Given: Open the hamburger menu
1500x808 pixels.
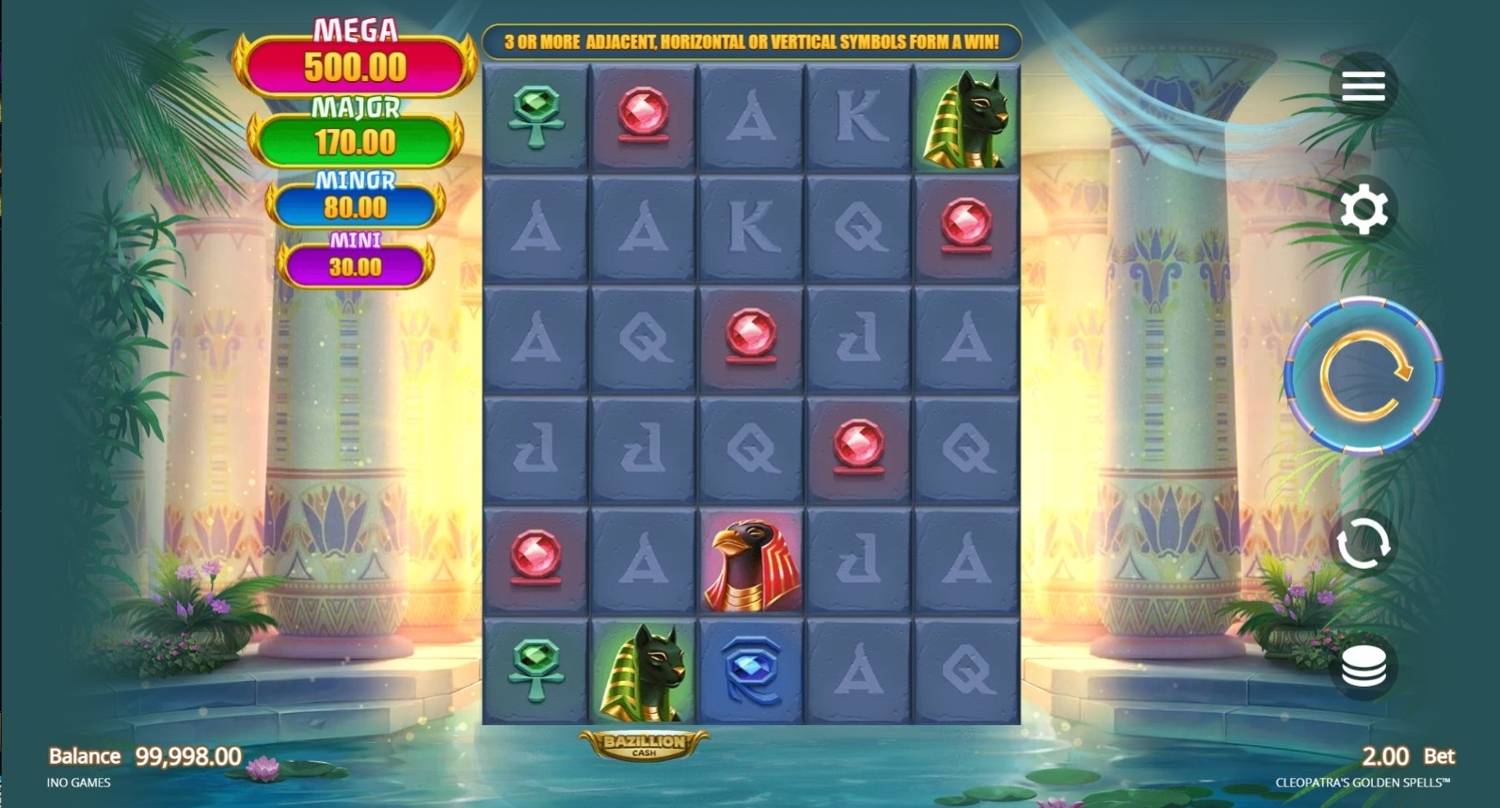Looking at the screenshot, I should 1363,85.
